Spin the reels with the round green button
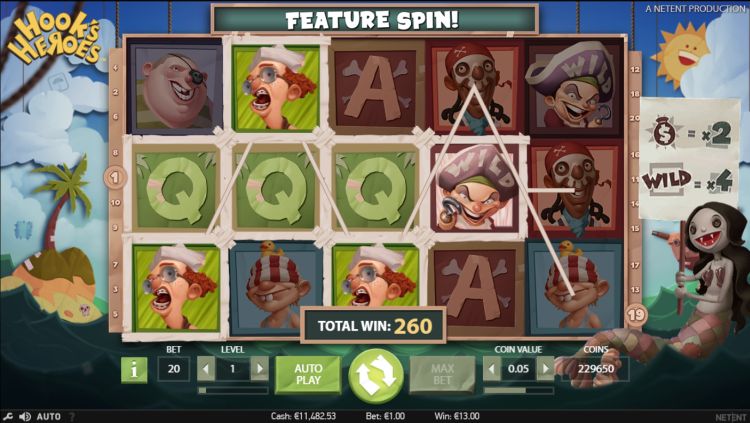 375,374
